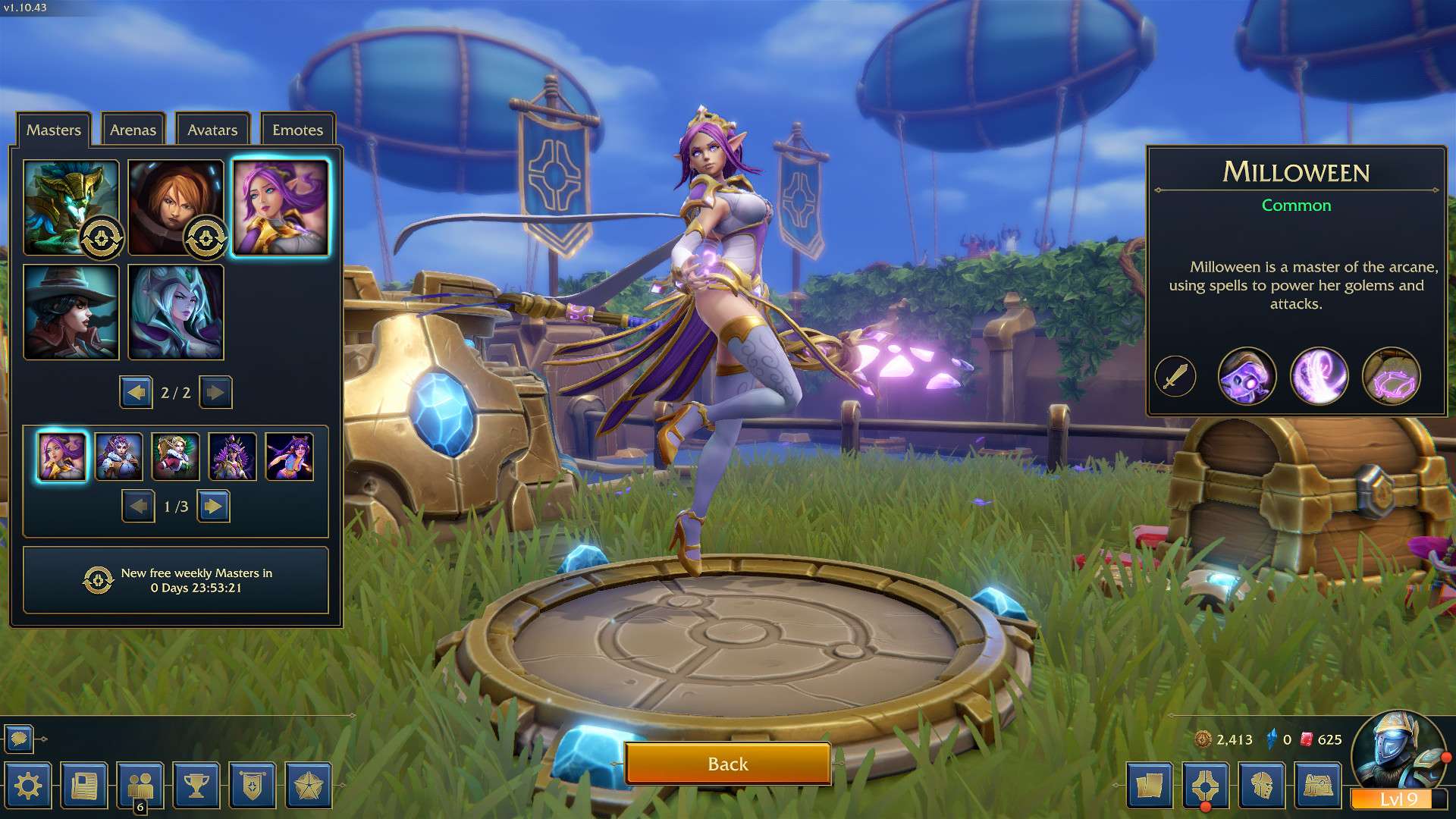
Task: Switch to the Arenas tab
Action: pos(133,130)
